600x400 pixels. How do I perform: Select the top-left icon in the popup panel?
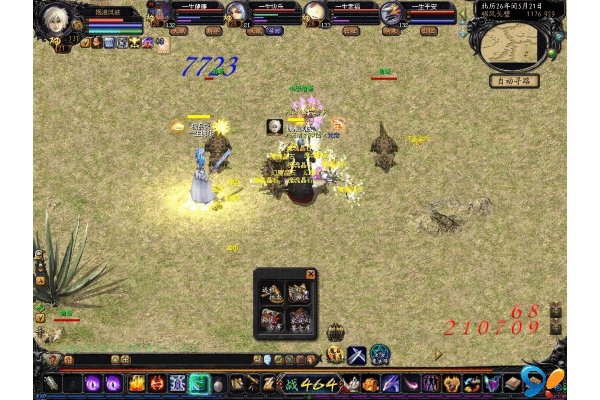[x=272, y=293]
